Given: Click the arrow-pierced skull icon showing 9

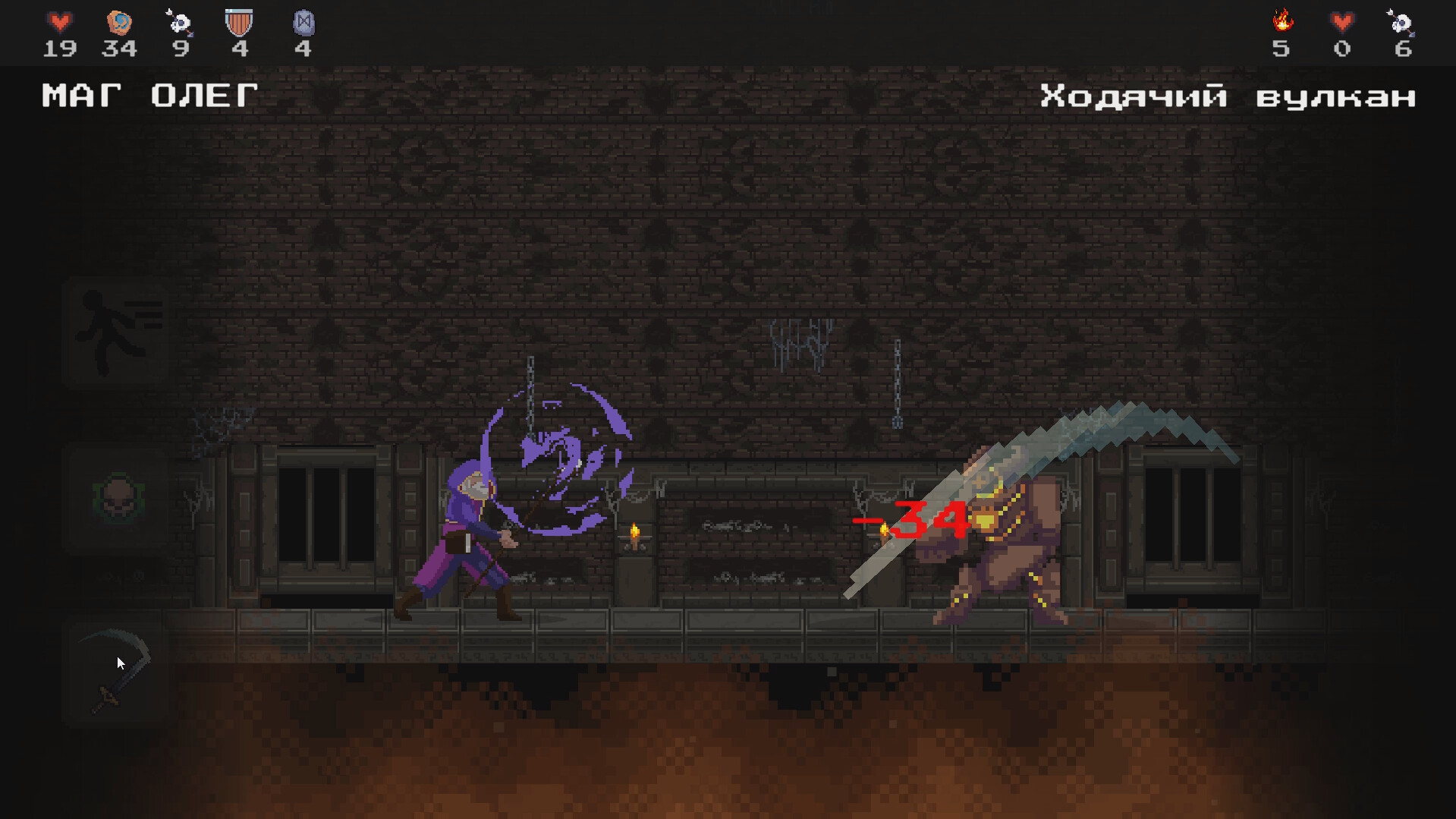Looking at the screenshot, I should point(179,23).
